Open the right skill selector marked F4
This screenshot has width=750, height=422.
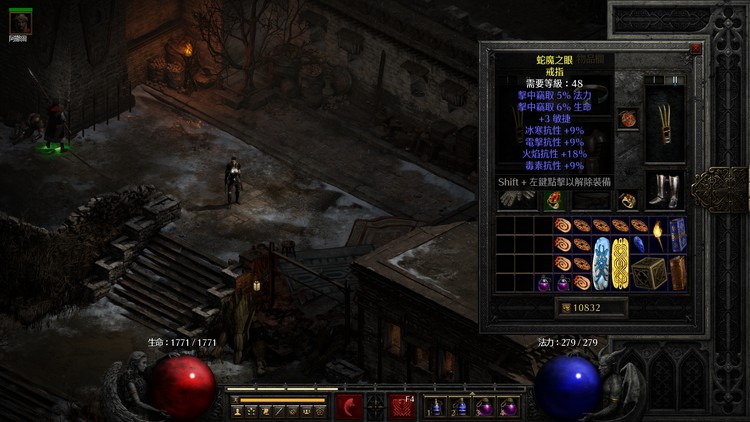pyautogui.click(x=402, y=408)
